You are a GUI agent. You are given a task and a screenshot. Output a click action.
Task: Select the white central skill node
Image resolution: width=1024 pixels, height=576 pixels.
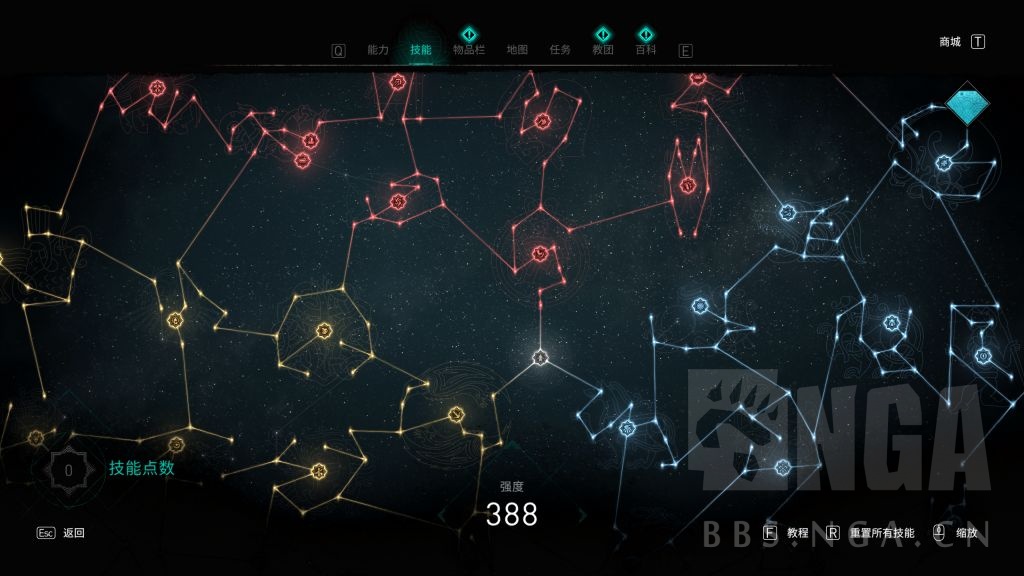coord(540,357)
